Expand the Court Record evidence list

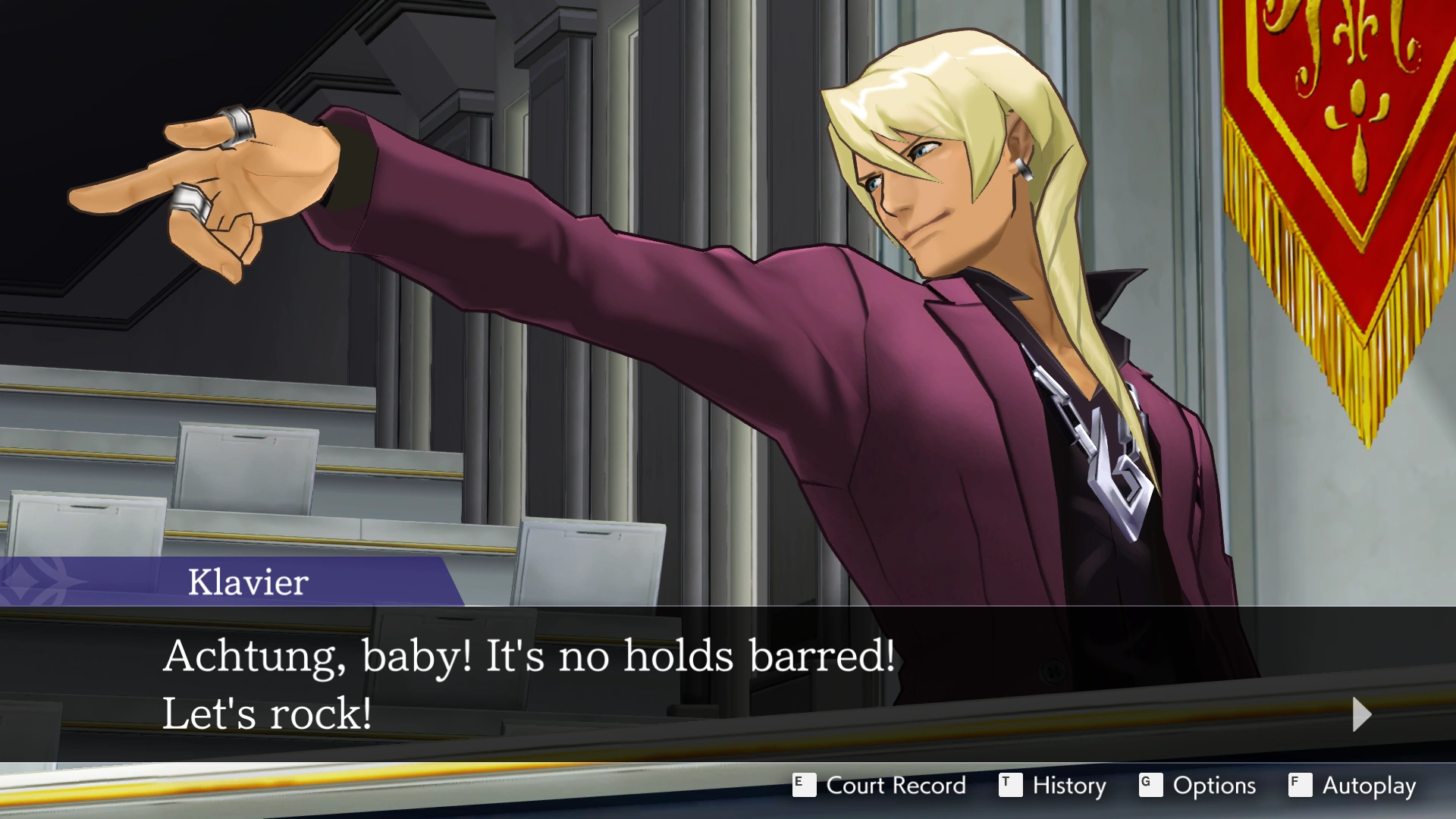click(x=895, y=786)
